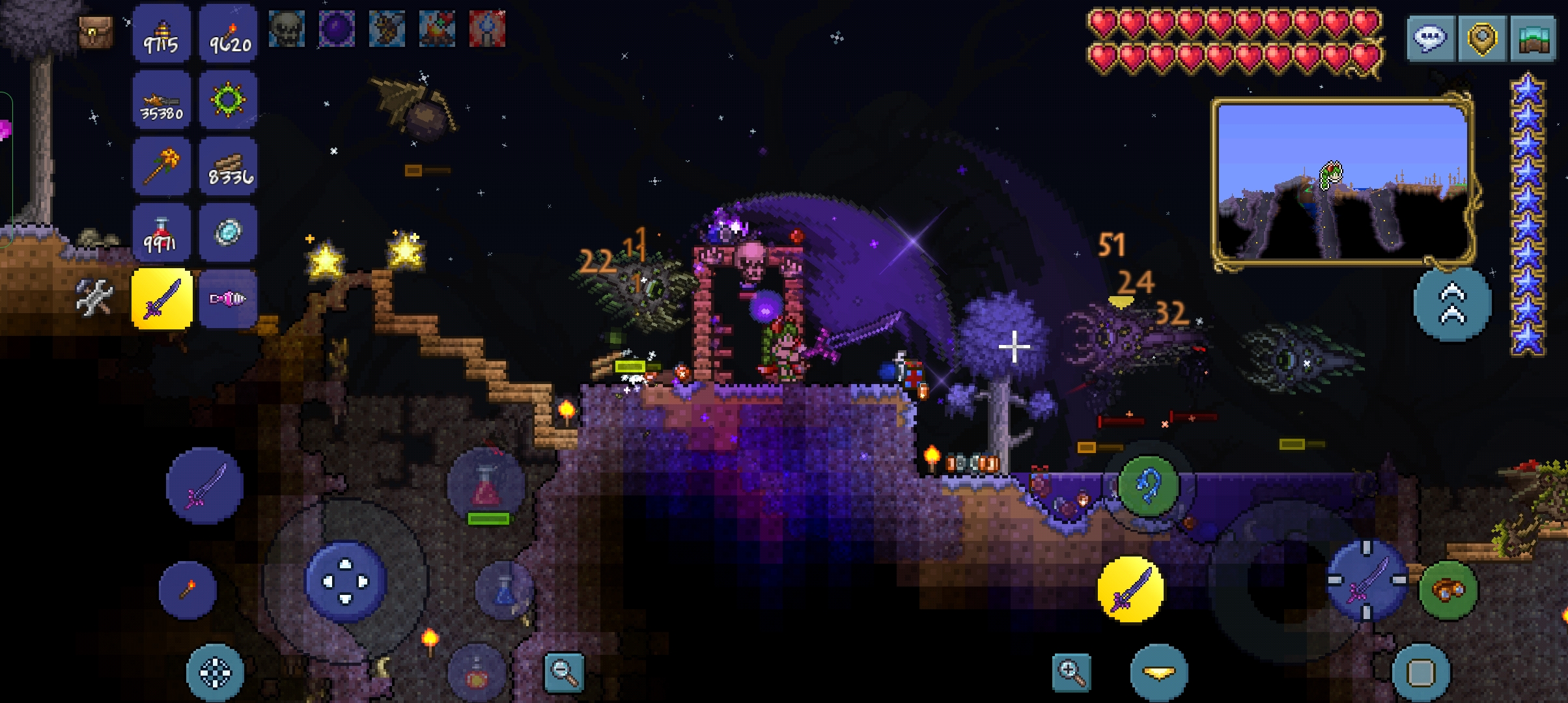1568x703 pixels.
Task: Tap the yellow map pin button
Action: click(x=1482, y=38)
